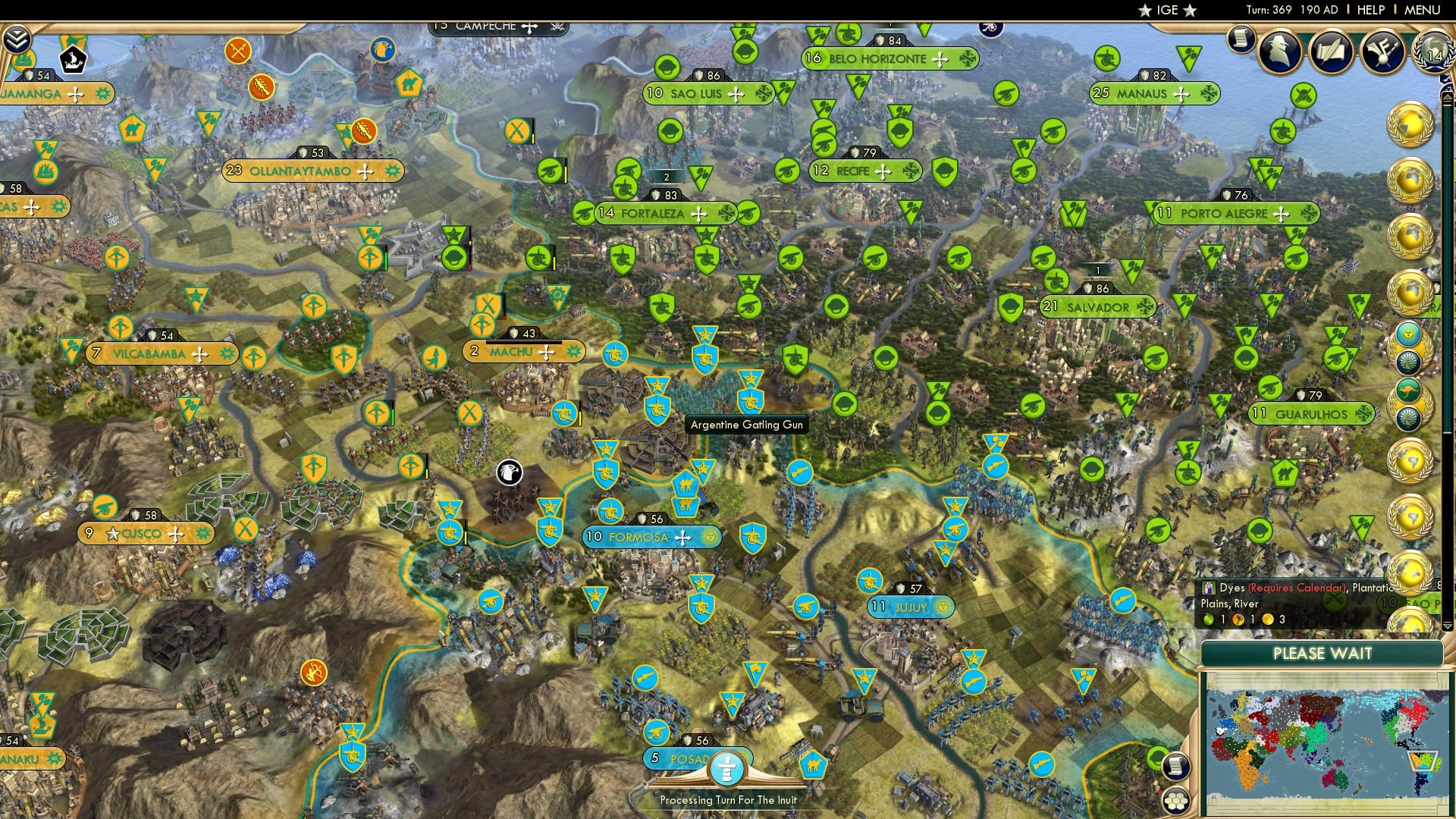Select the Argentine Gatling Gun unit icon
The height and width of the screenshot is (819, 1456).
tap(751, 402)
